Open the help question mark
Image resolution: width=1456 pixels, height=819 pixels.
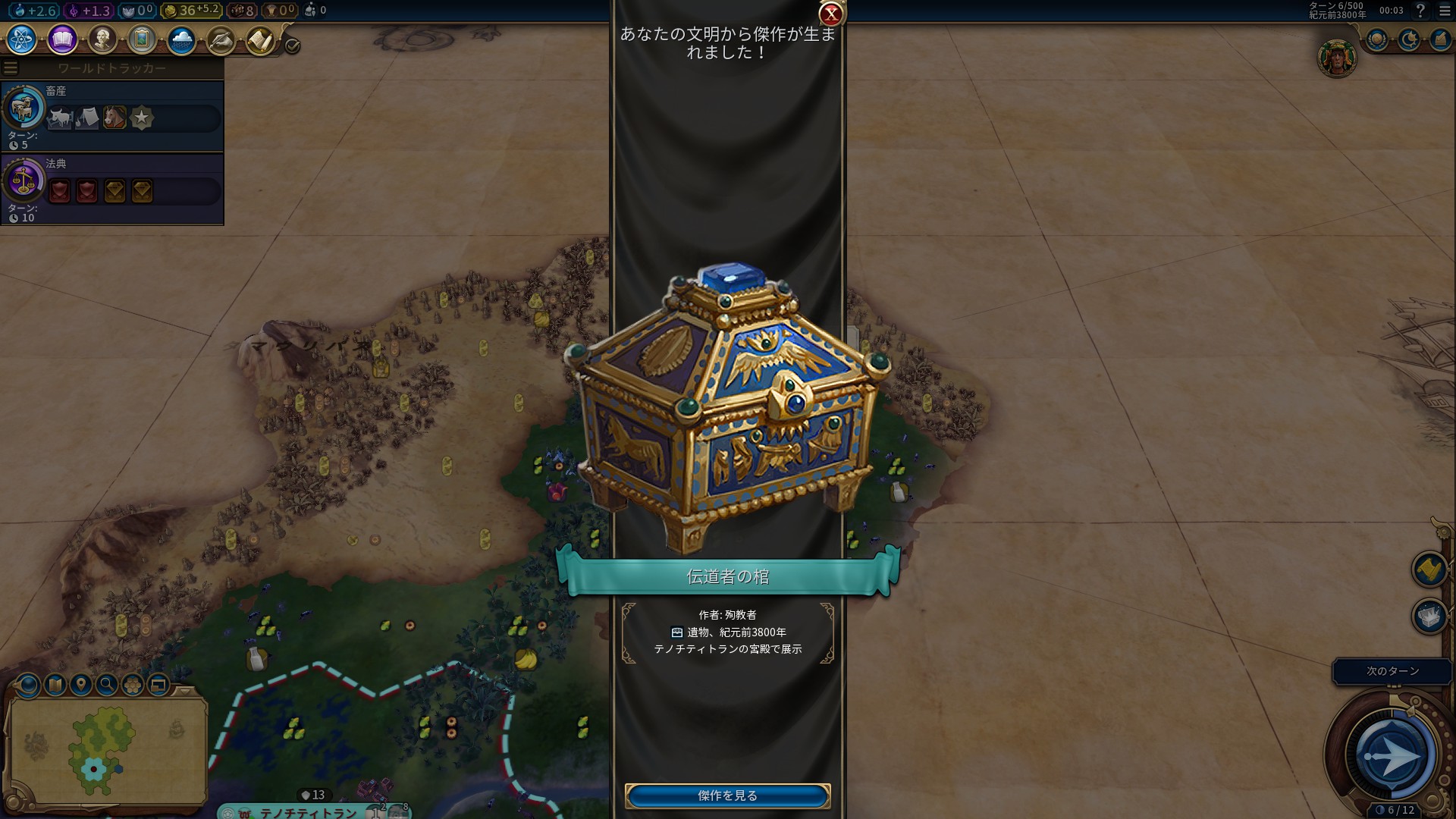tap(1420, 11)
